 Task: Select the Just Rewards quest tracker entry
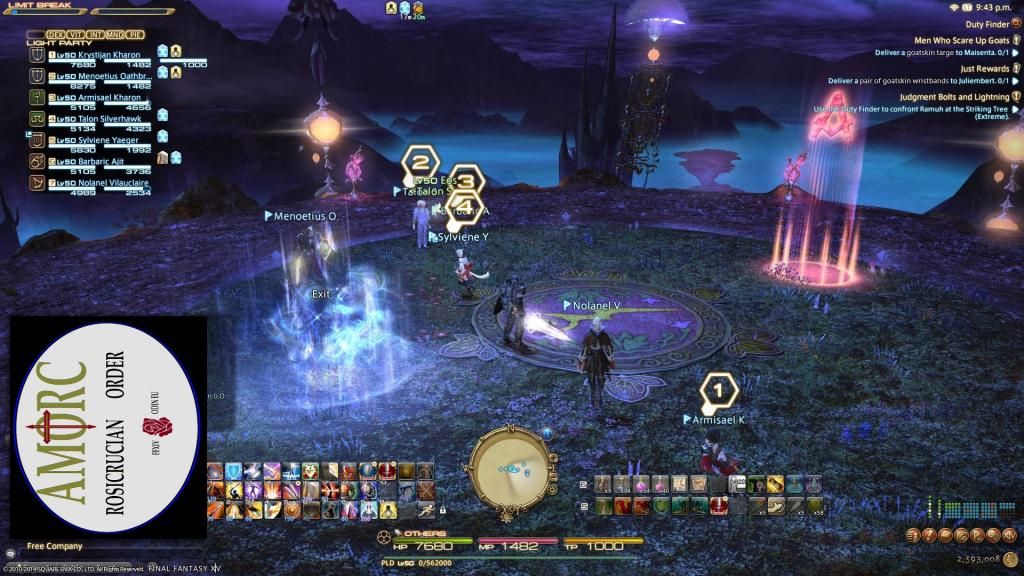pyautogui.click(x=984, y=69)
